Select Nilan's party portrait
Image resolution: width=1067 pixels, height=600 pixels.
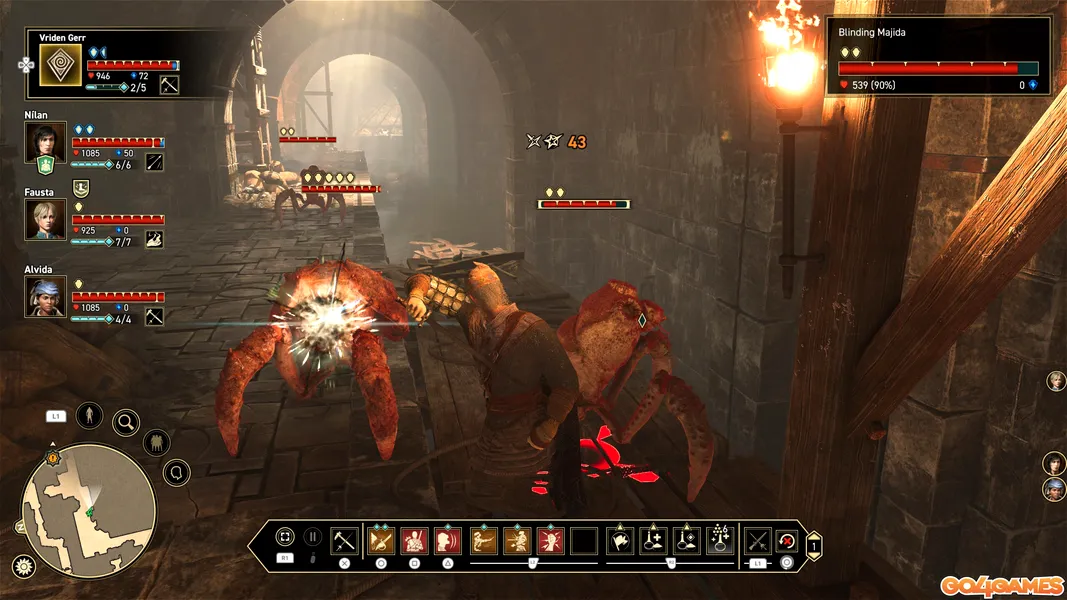(x=45, y=142)
